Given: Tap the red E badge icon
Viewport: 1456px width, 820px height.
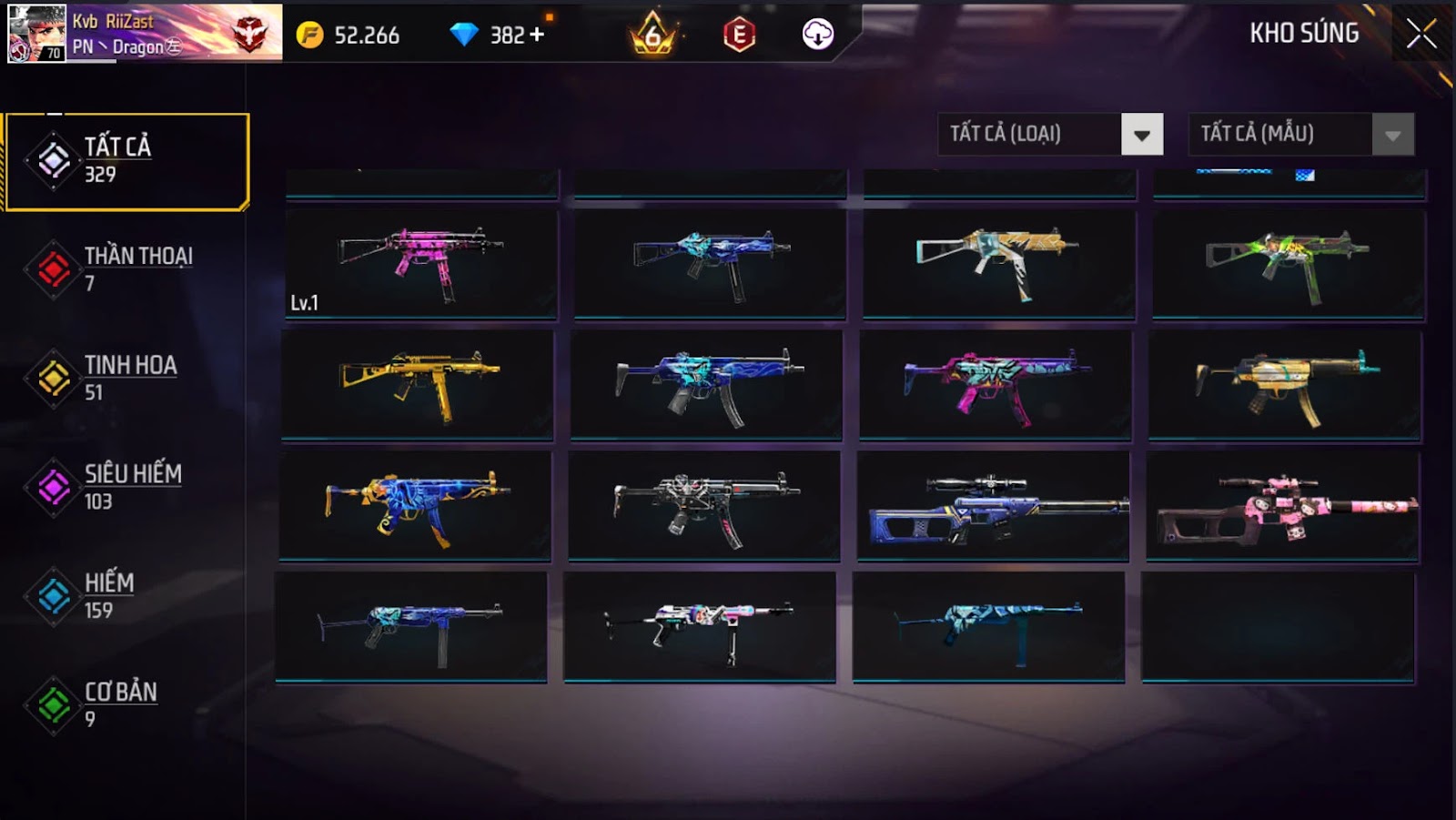Looking at the screenshot, I should pyautogui.click(x=739, y=35).
